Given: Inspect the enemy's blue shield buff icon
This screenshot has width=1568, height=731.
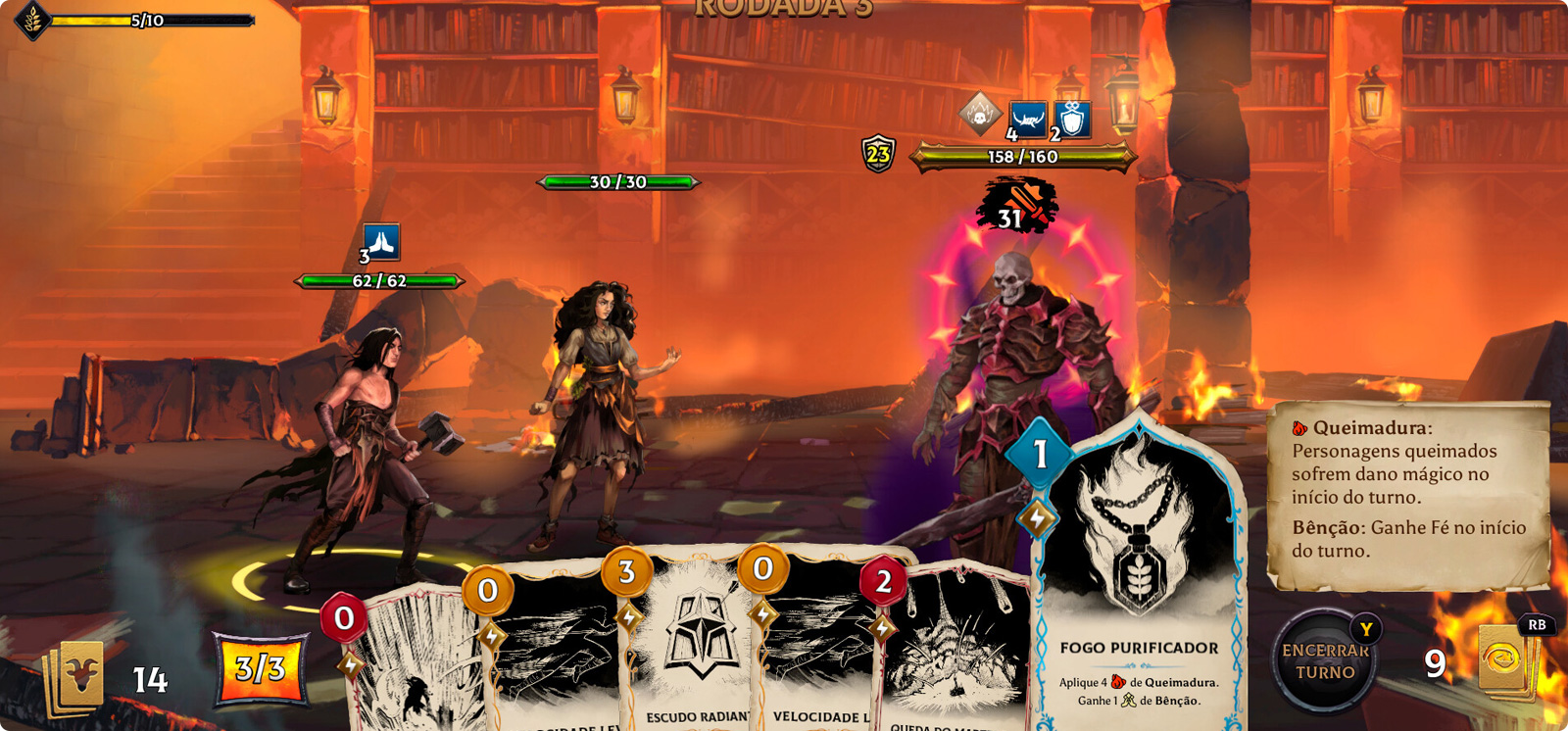Looking at the screenshot, I should click(x=1073, y=119).
